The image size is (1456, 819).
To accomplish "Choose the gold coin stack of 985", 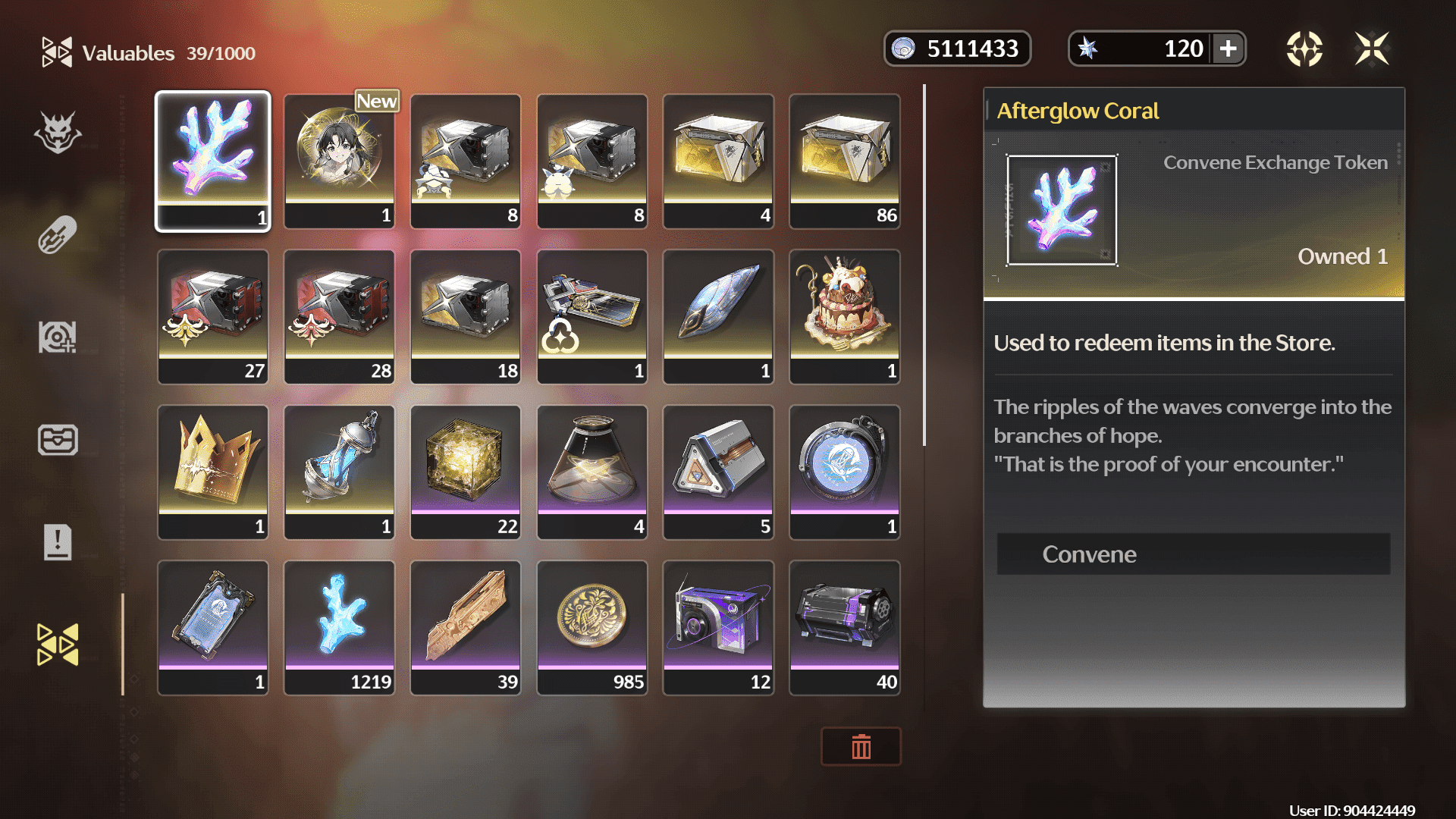I will tap(592, 627).
